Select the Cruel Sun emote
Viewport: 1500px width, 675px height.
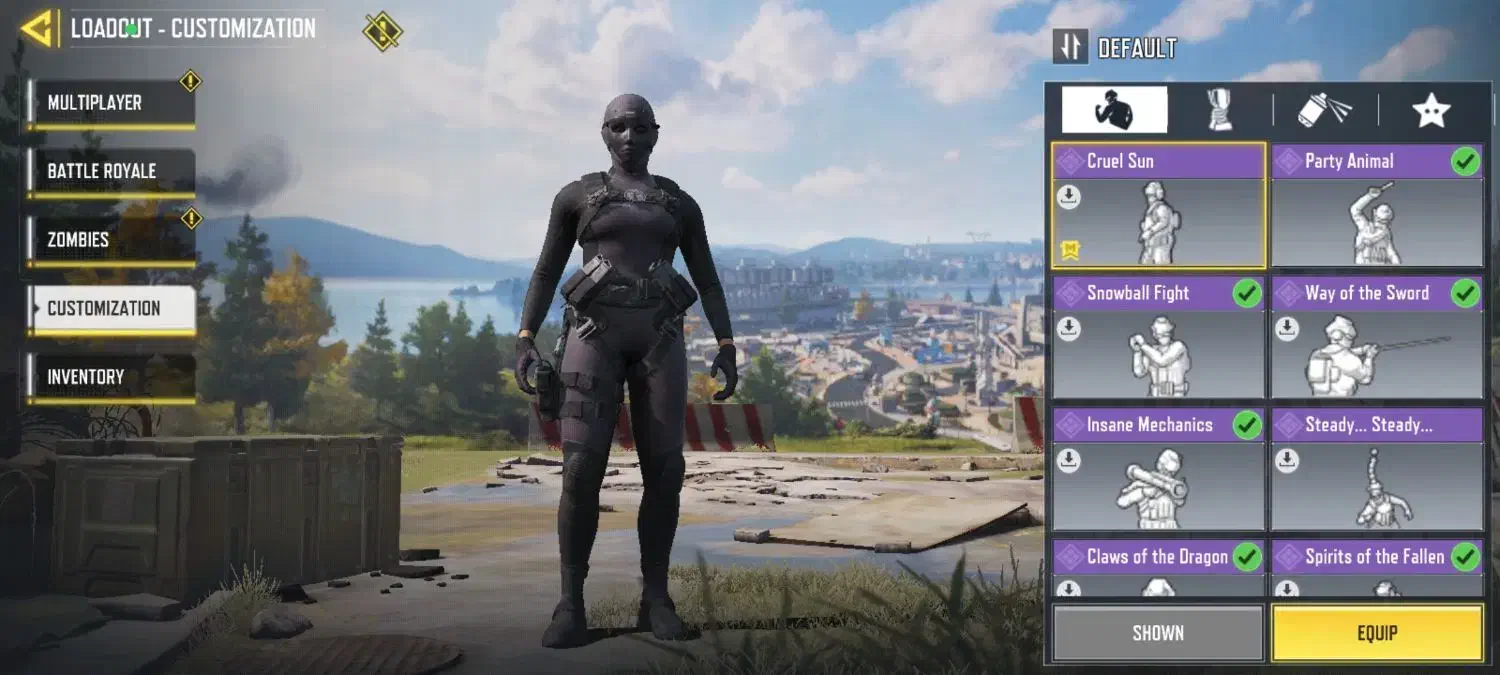1158,206
